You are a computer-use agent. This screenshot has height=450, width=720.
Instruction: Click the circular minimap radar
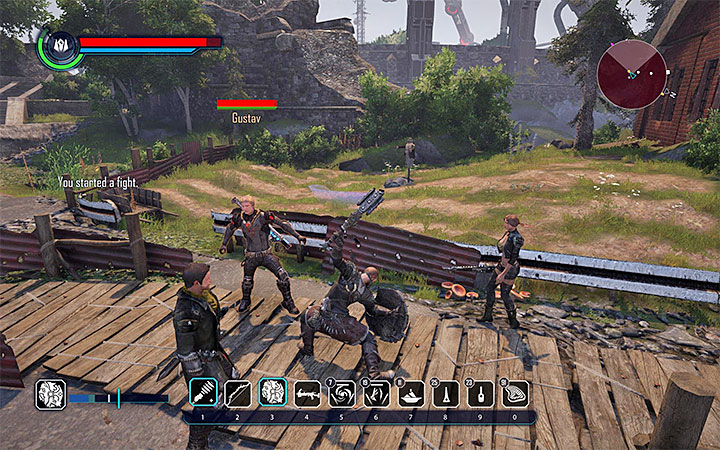pos(632,74)
